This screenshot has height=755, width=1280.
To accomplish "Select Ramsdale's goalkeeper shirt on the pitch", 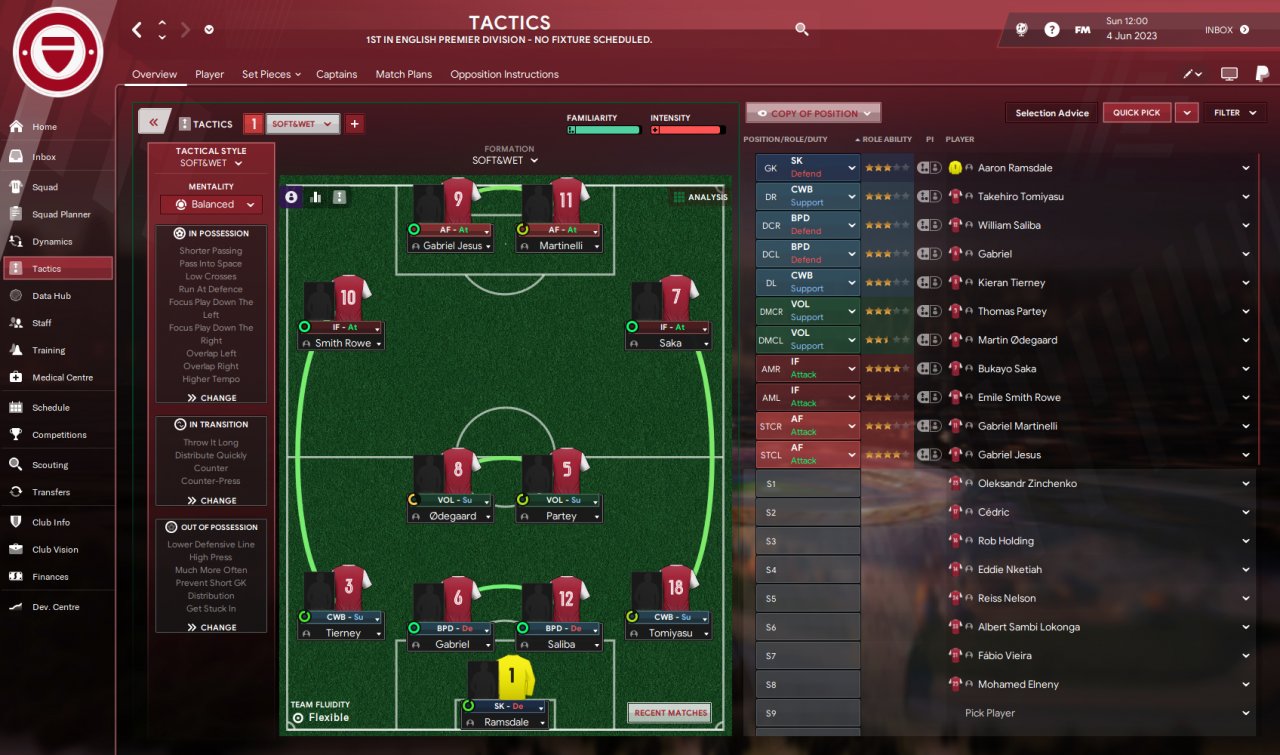I will click(512, 678).
